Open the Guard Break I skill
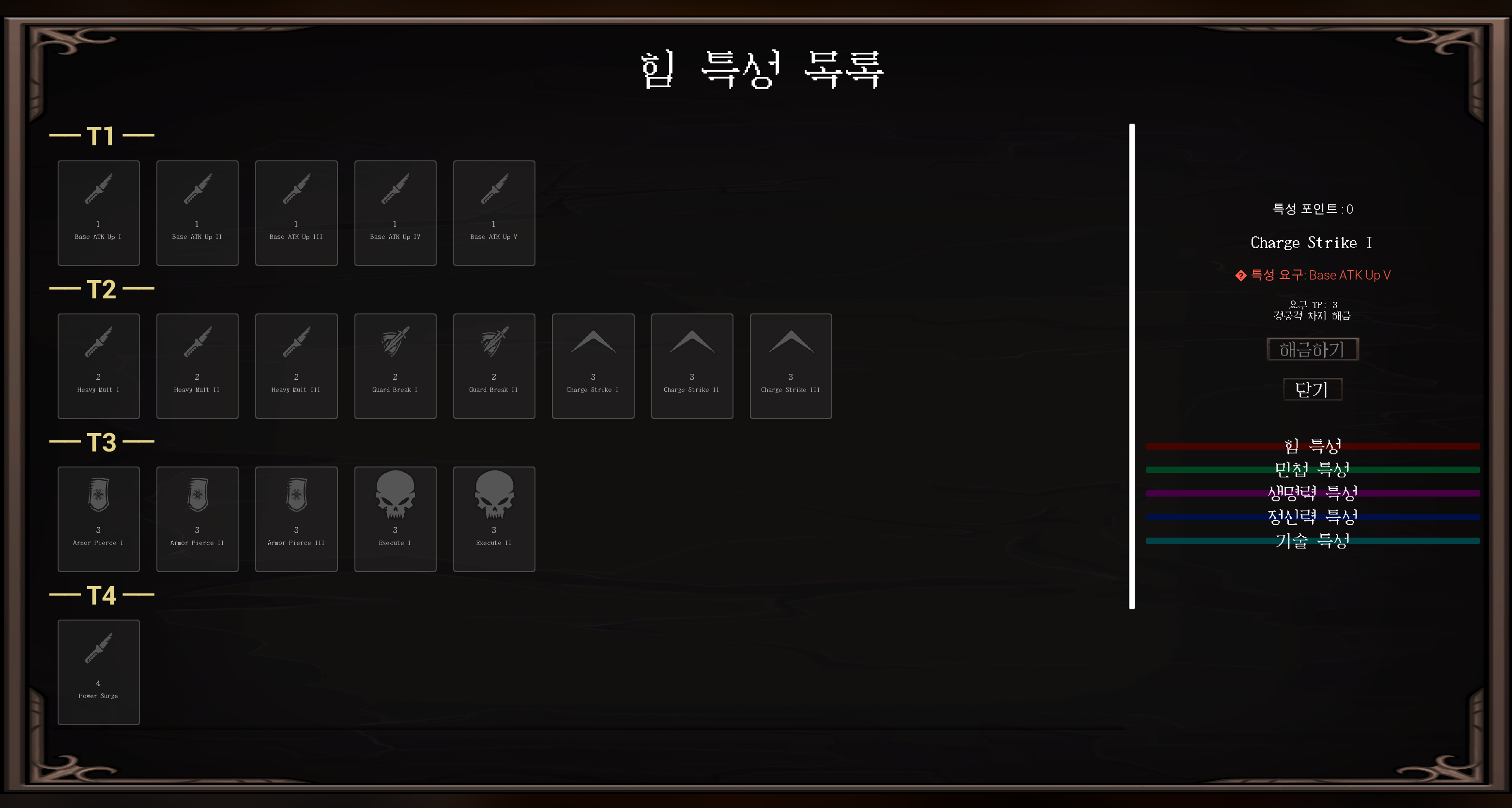Screen dimensions: 1512x808 395,365
